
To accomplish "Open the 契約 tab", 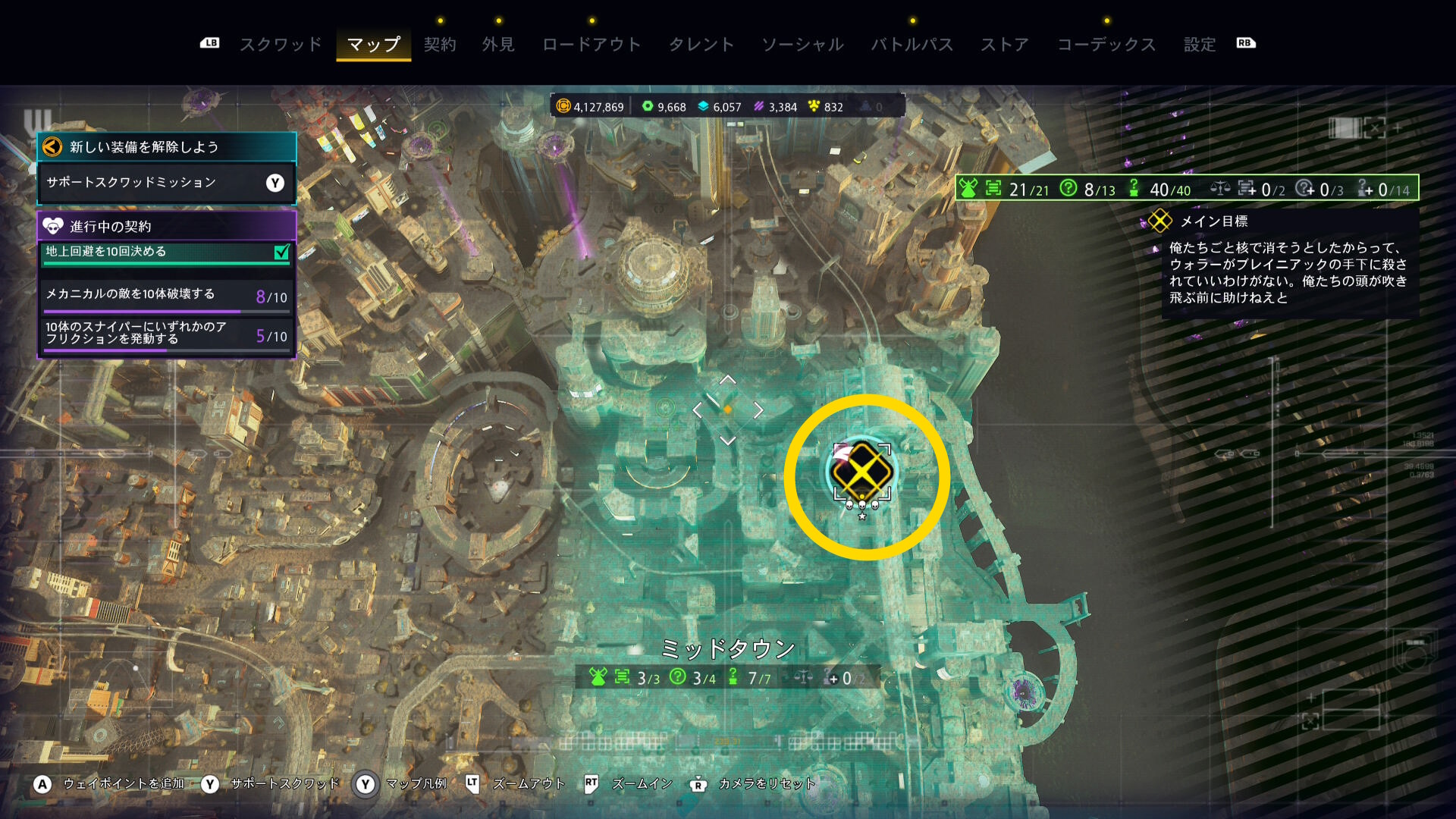I will [440, 44].
